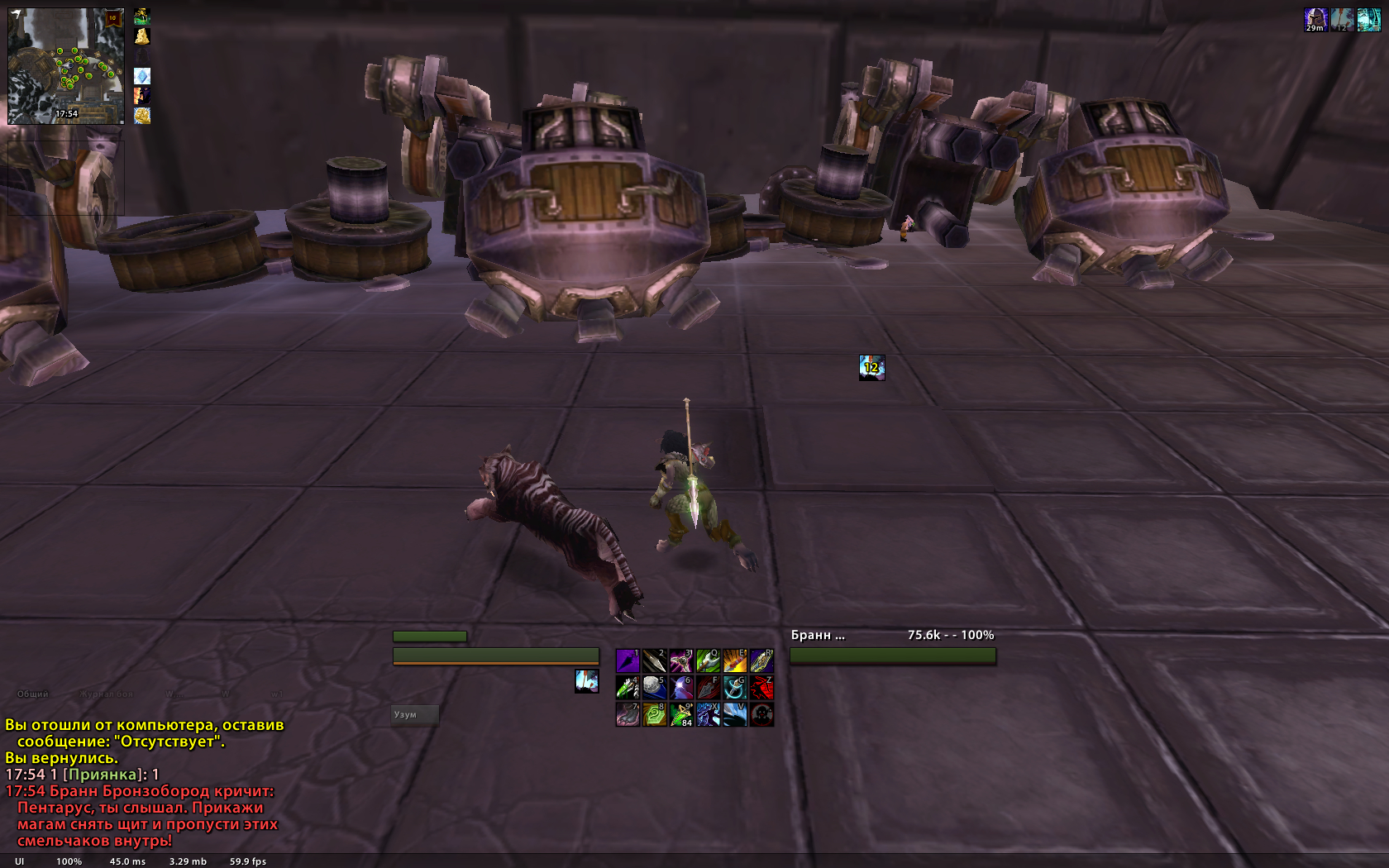The height and width of the screenshot is (868, 1389).
Task: Use the item with 84 charges
Action: click(681, 714)
